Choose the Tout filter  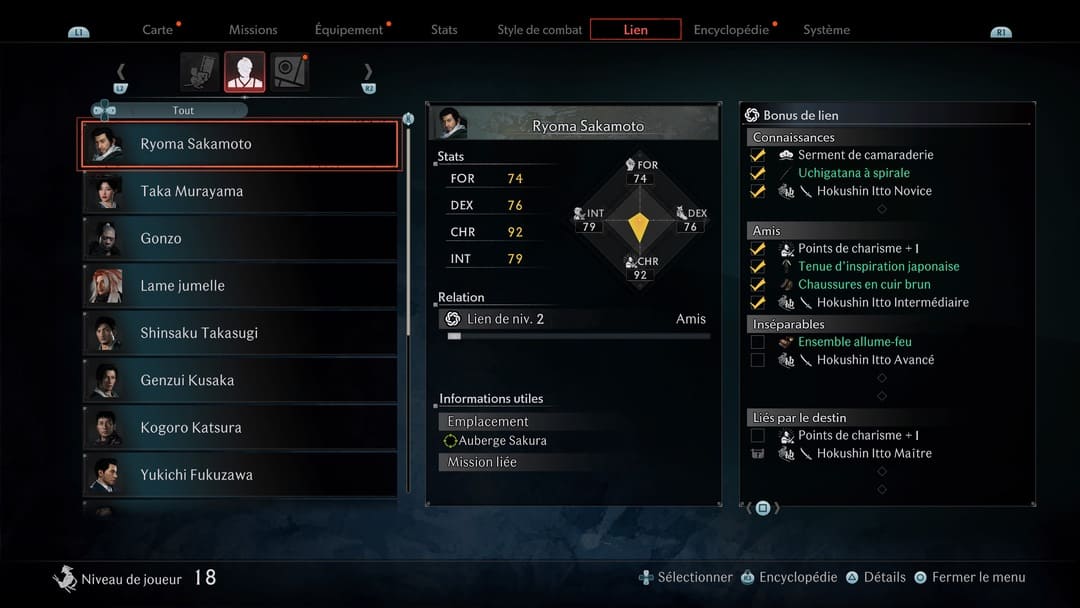[x=183, y=110]
